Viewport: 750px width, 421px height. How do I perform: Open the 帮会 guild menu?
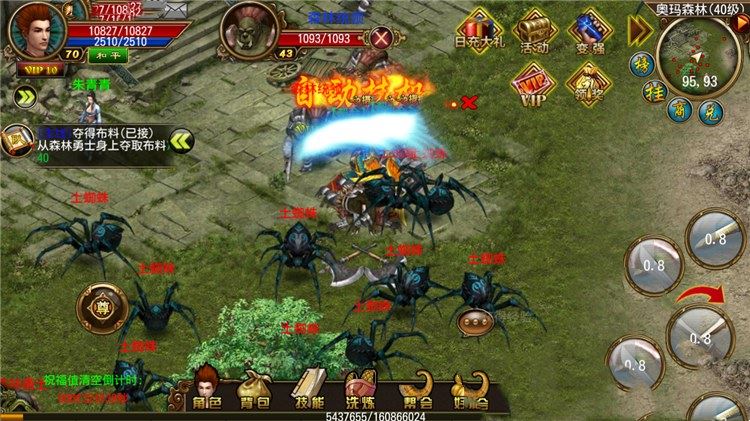pyautogui.click(x=415, y=390)
